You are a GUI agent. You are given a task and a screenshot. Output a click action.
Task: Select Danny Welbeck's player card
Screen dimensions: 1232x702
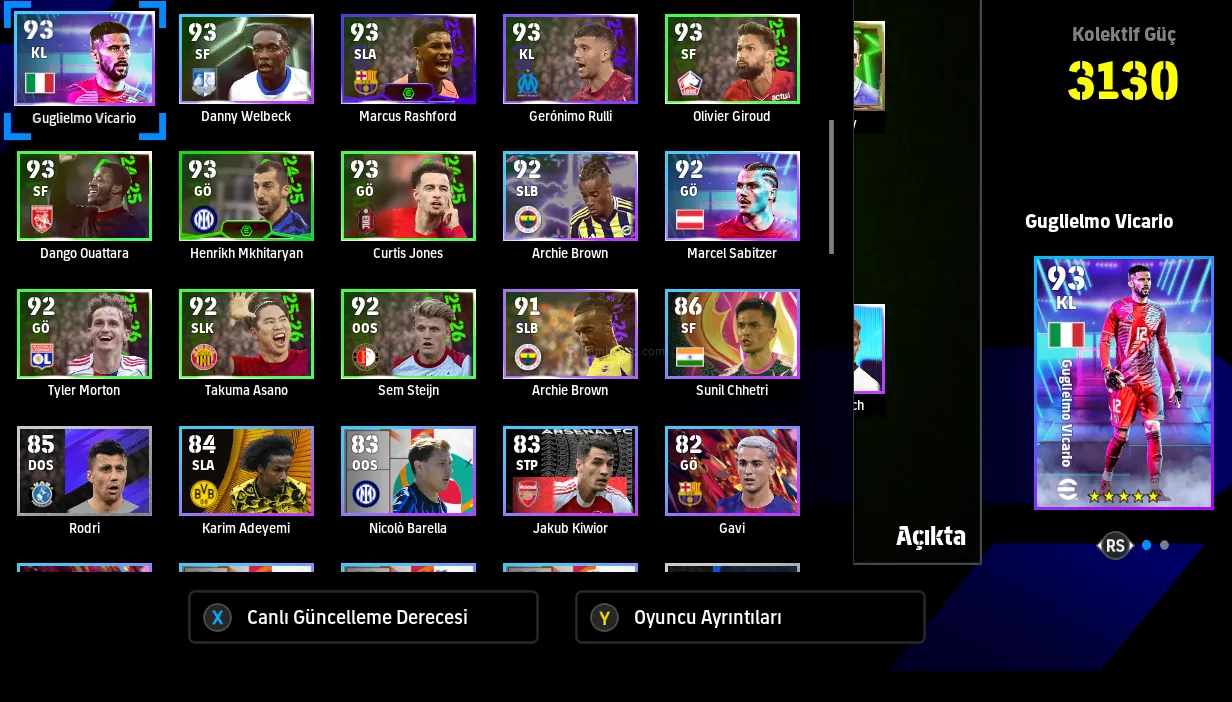246,59
